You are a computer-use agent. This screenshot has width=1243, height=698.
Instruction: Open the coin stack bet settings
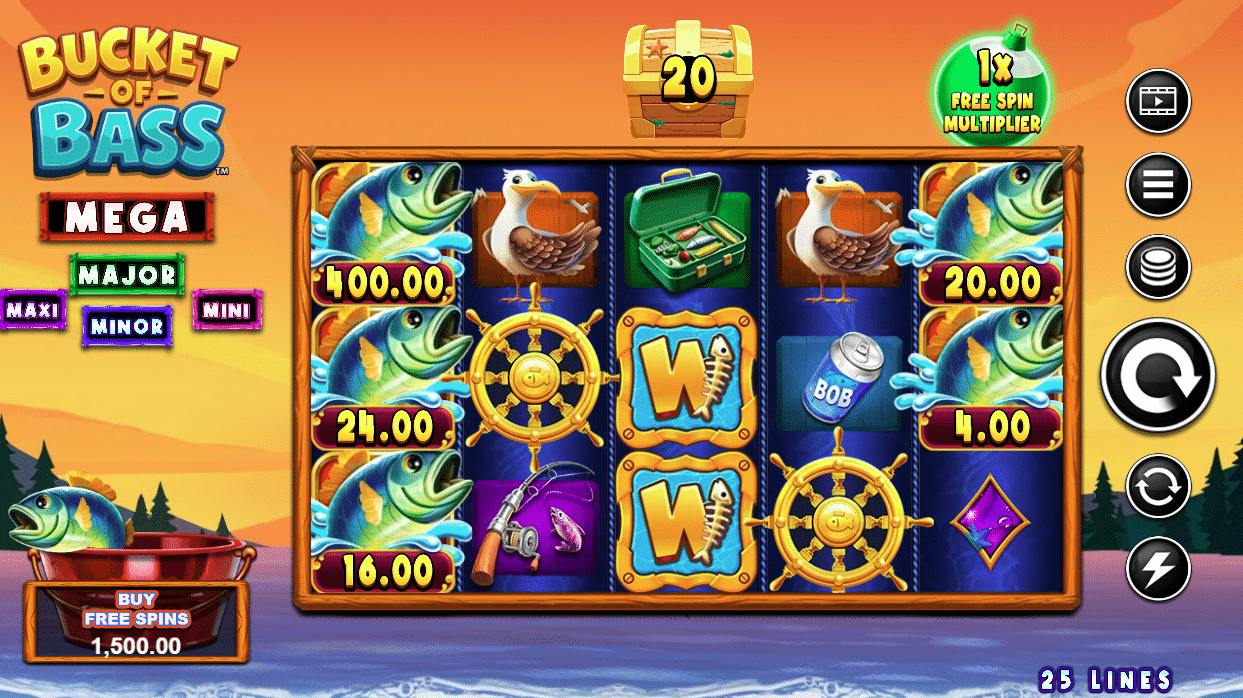1158,268
